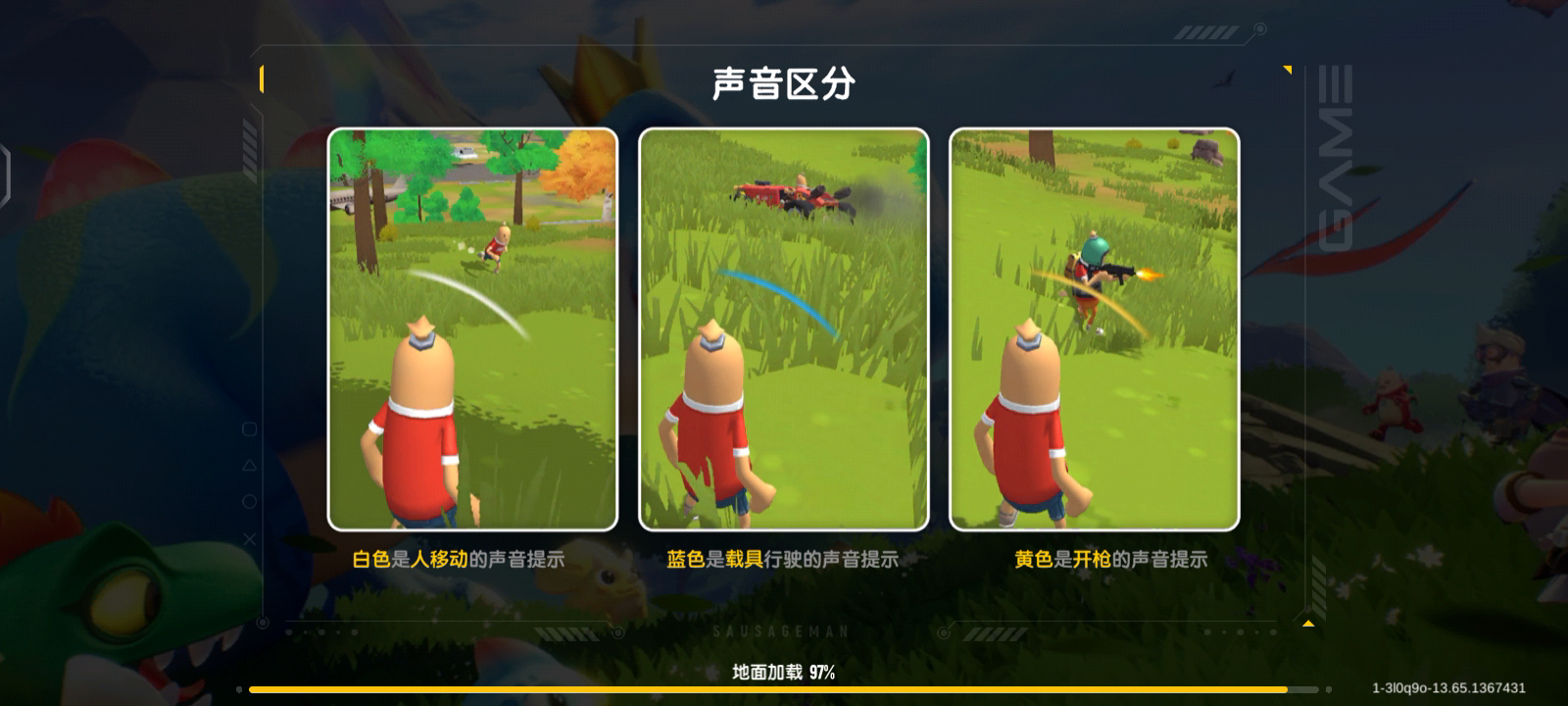1568x706 pixels.
Task: Click the circle outline icon on the left edge
Action: pos(249,501)
